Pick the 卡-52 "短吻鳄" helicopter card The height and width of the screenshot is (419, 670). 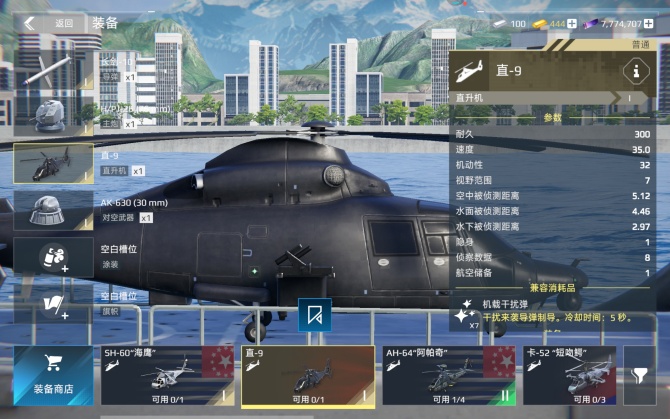pyautogui.click(x=568, y=375)
